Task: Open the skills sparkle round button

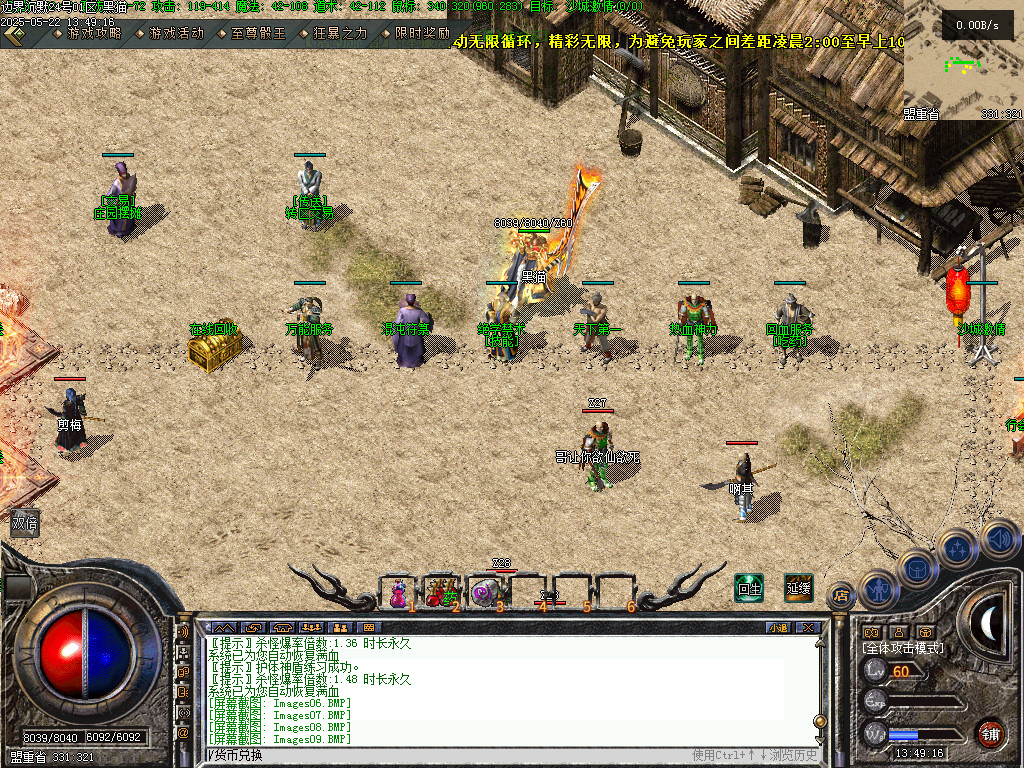Action: pyautogui.click(x=957, y=548)
